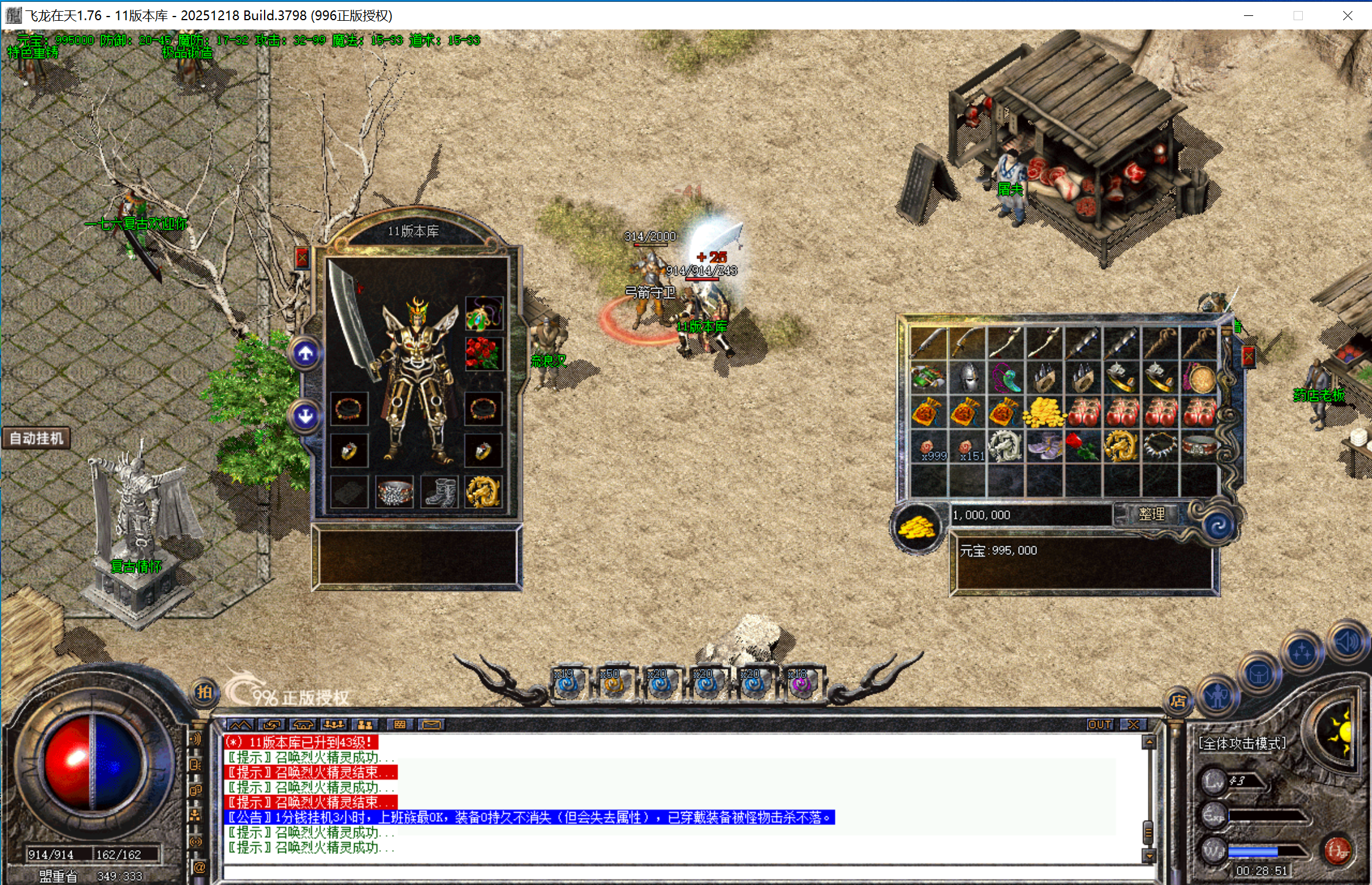The height and width of the screenshot is (885, 1372).
Task: Toggle sound with the speaker button
Action: (1347, 642)
